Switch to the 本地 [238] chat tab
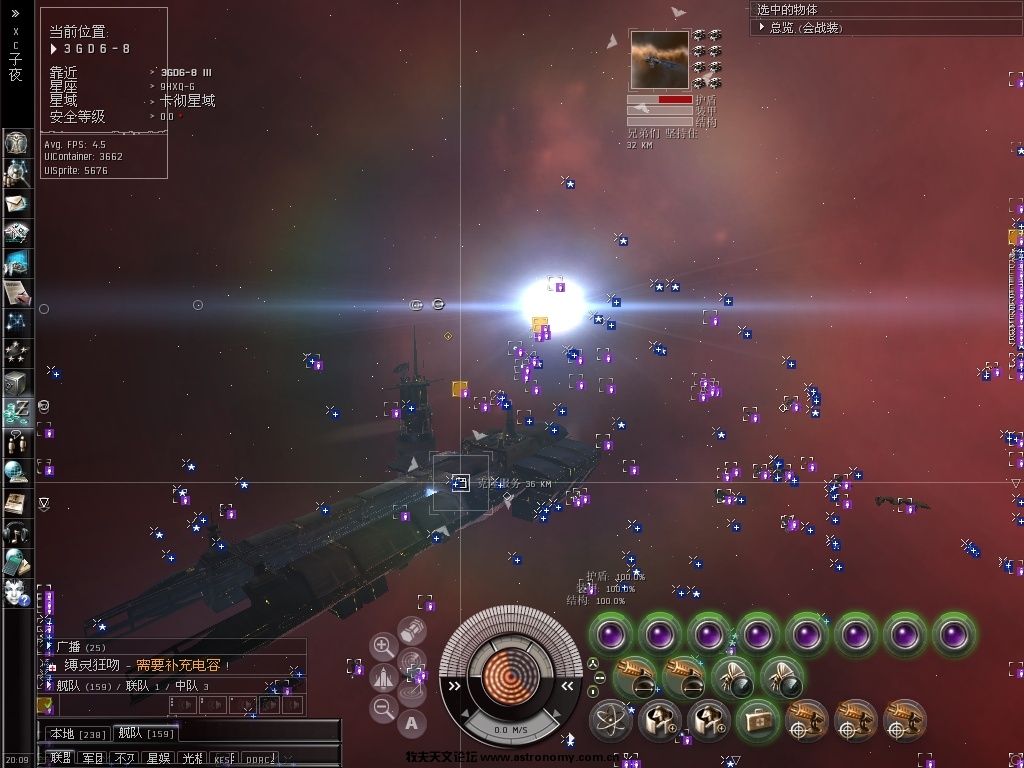Image resolution: width=1024 pixels, height=768 pixels. click(x=76, y=734)
